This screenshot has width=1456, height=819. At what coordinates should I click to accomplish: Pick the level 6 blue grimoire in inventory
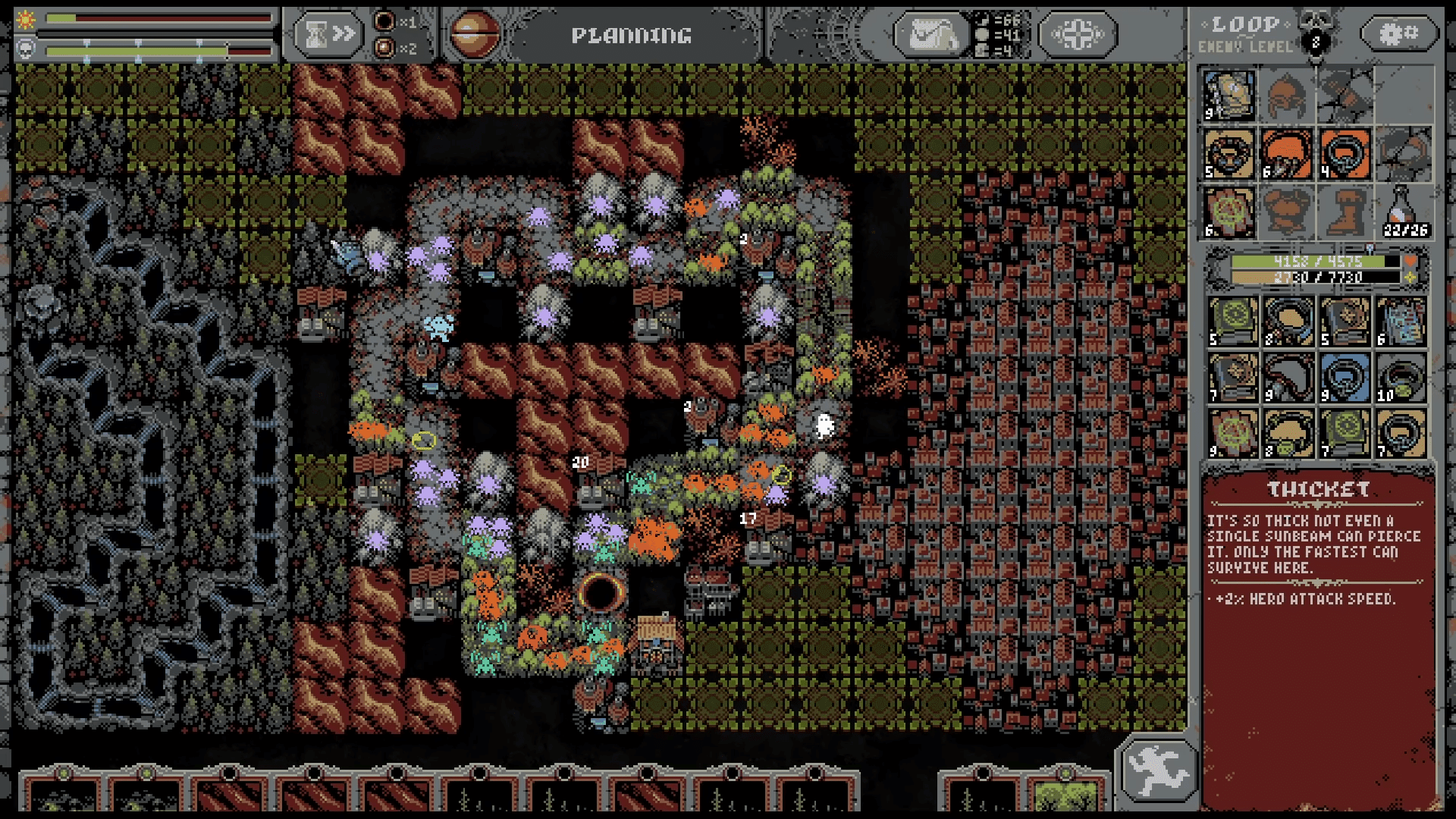point(1401,322)
